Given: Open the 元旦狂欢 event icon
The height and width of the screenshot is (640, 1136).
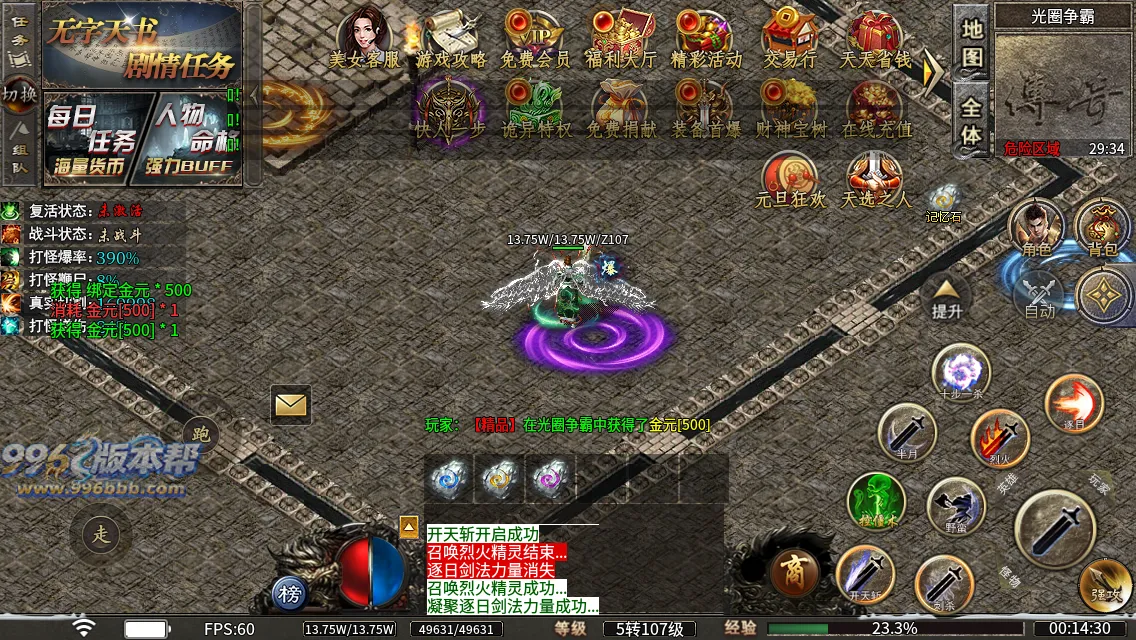Looking at the screenshot, I should [791, 178].
